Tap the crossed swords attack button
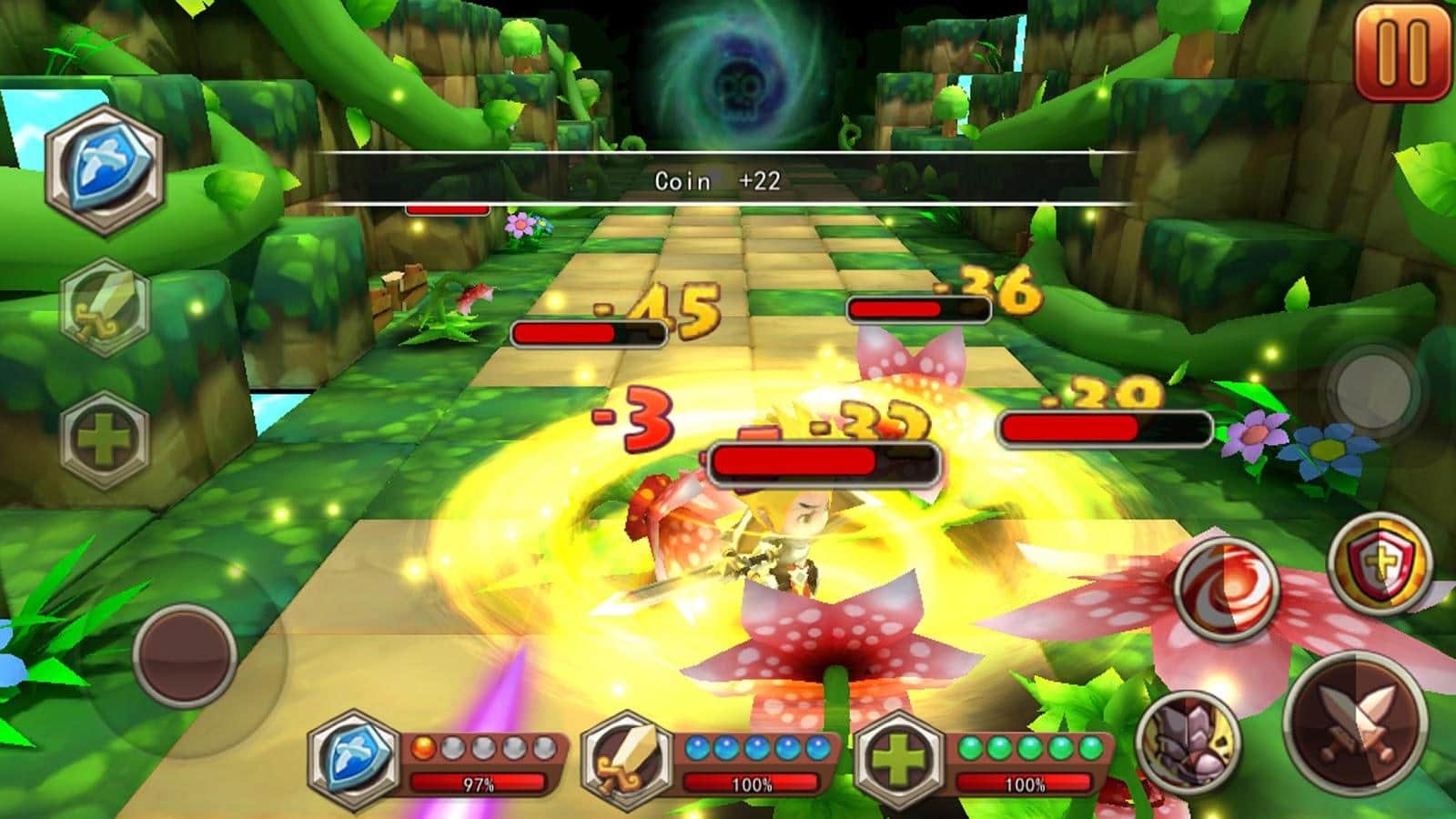The width and height of the screenshot is (1456, 819). 1355,723
